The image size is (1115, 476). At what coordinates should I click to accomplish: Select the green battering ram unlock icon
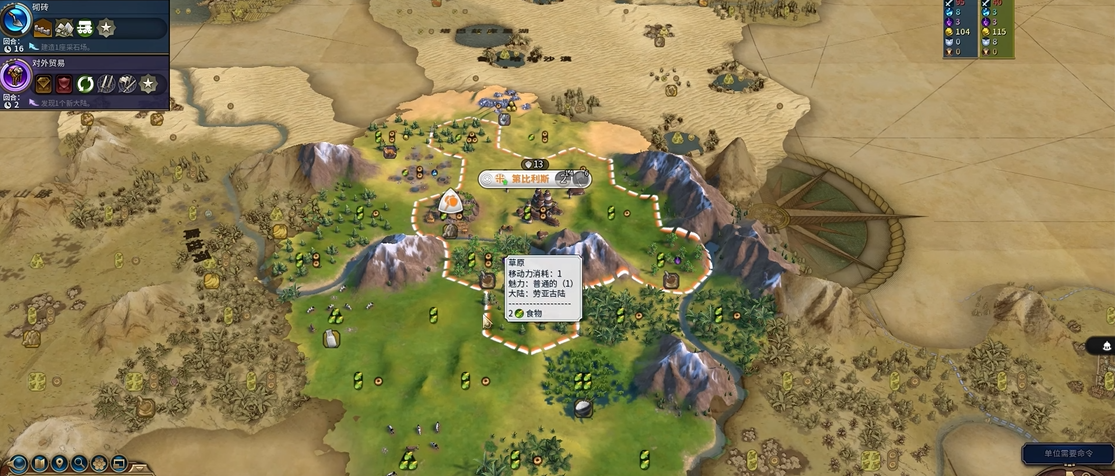coord(83,29)
